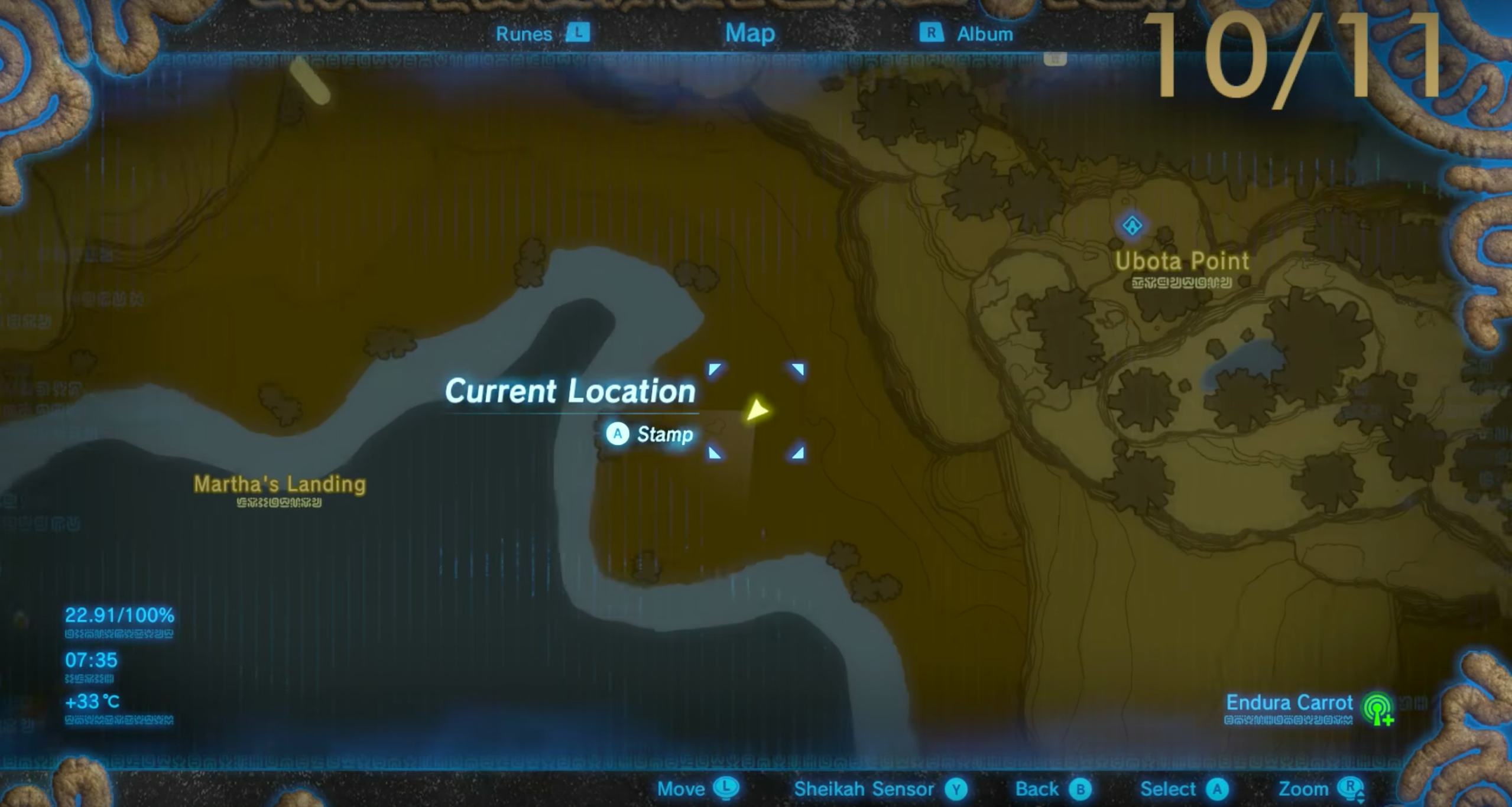1512x807 pixels.
Task: Open the Runes panel
Action: [x=524, y=33]
